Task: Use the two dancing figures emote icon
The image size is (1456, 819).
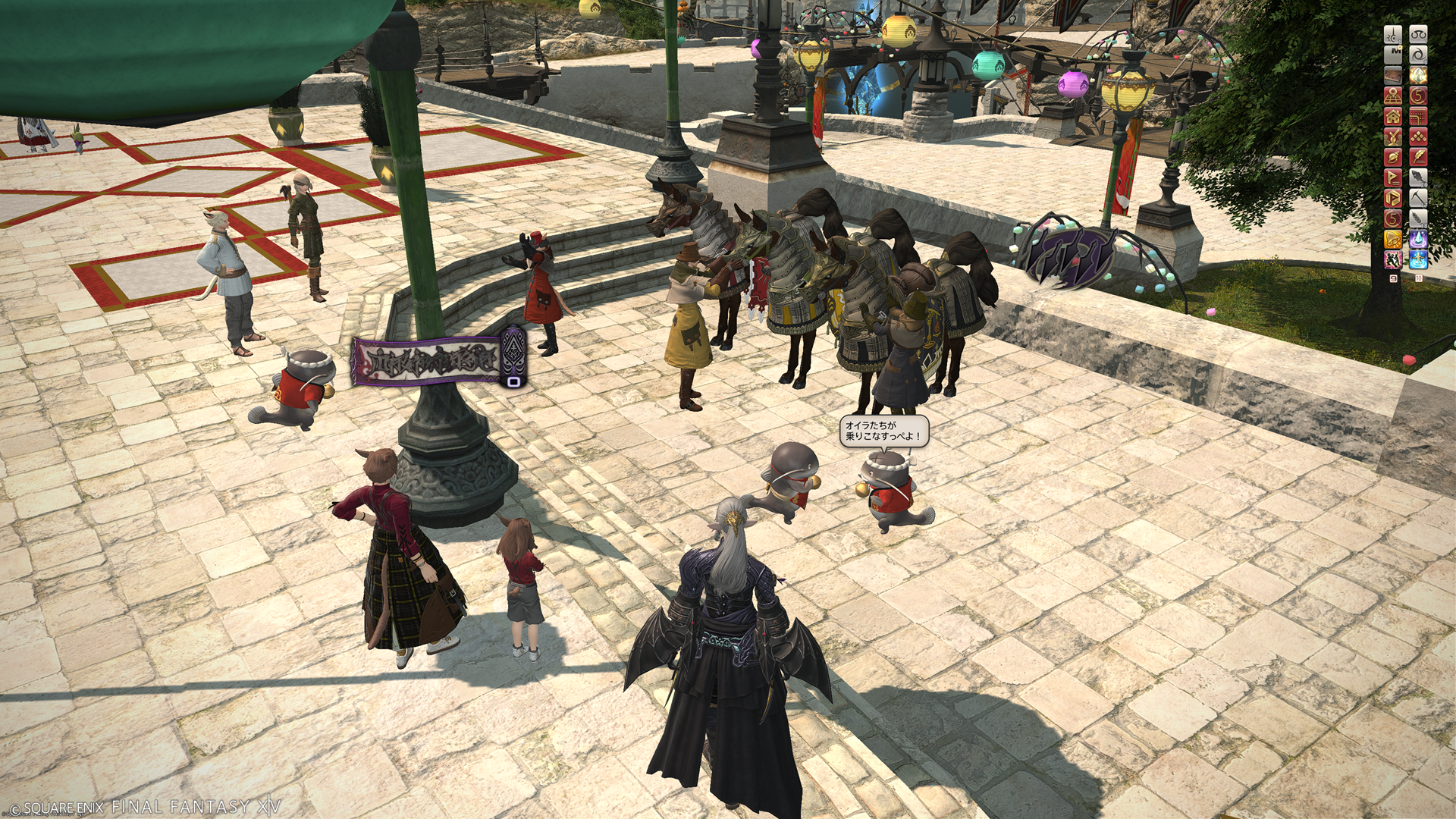Action: click(1393, 260)
